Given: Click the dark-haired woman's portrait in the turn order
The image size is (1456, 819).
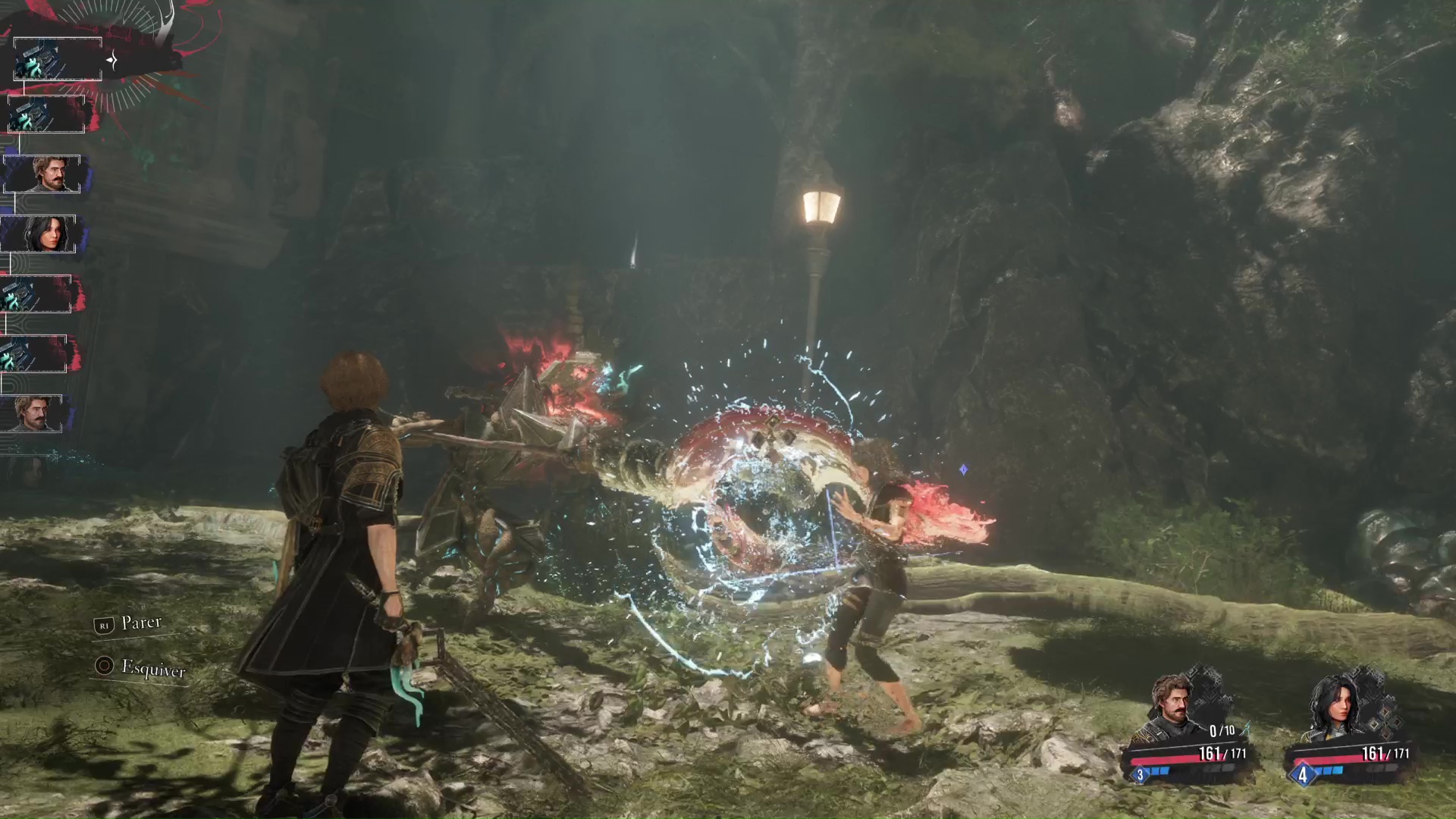Looking at the screenshot, I should point(39,234).
